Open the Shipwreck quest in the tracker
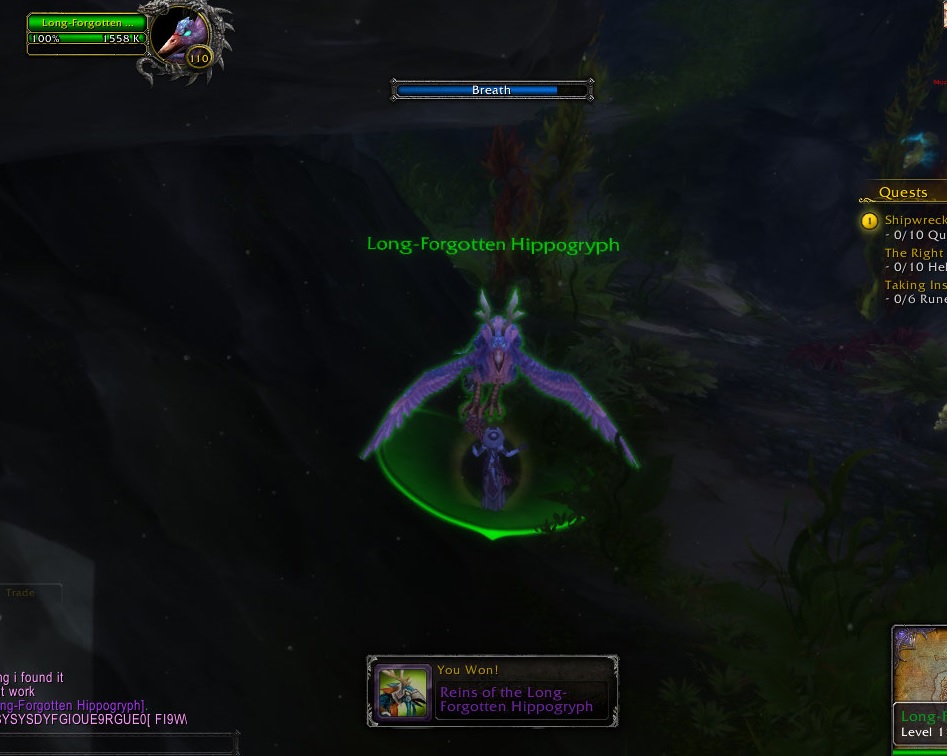 915,220
